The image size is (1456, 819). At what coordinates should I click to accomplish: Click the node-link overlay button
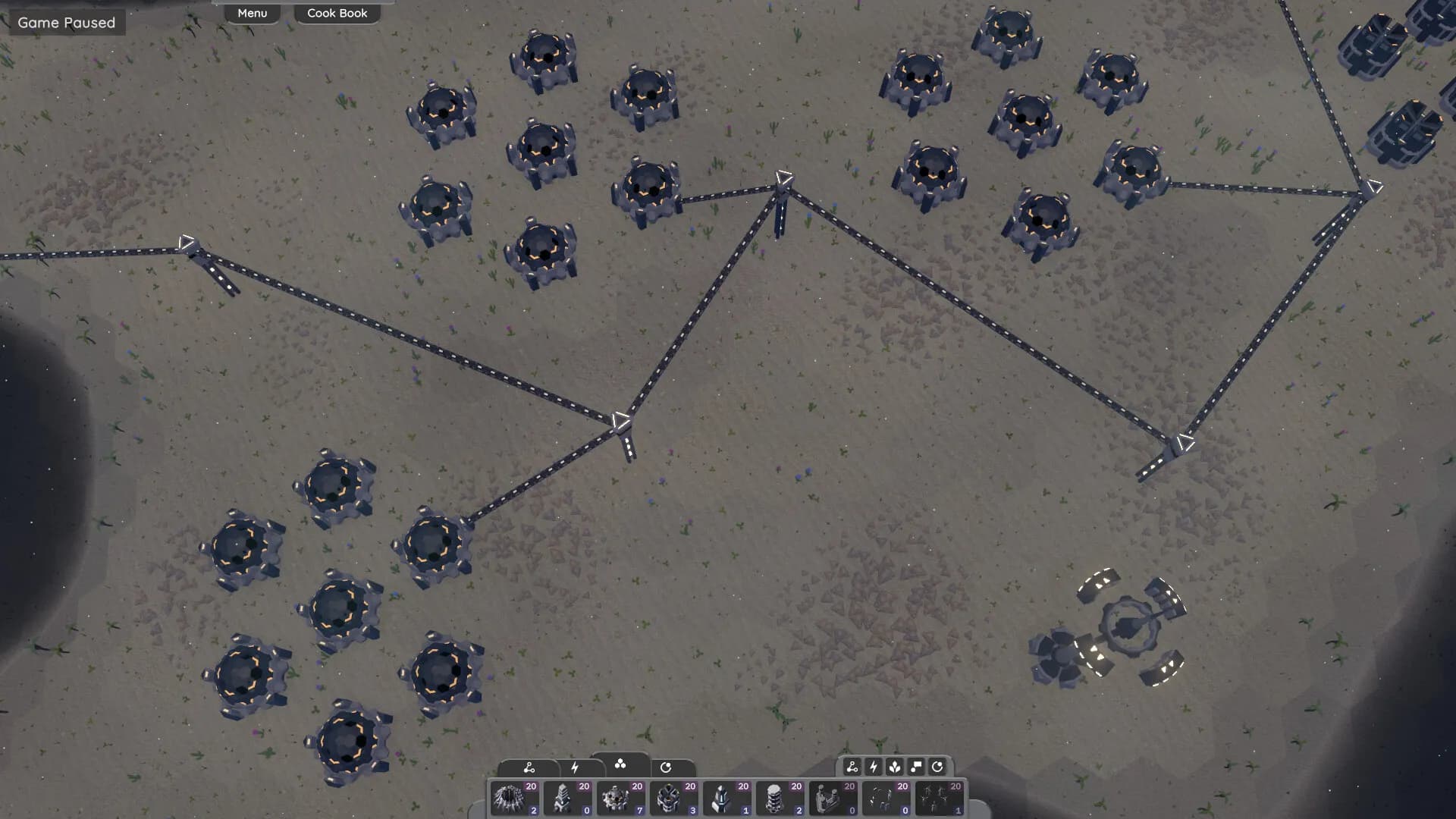tap(852, 767)
